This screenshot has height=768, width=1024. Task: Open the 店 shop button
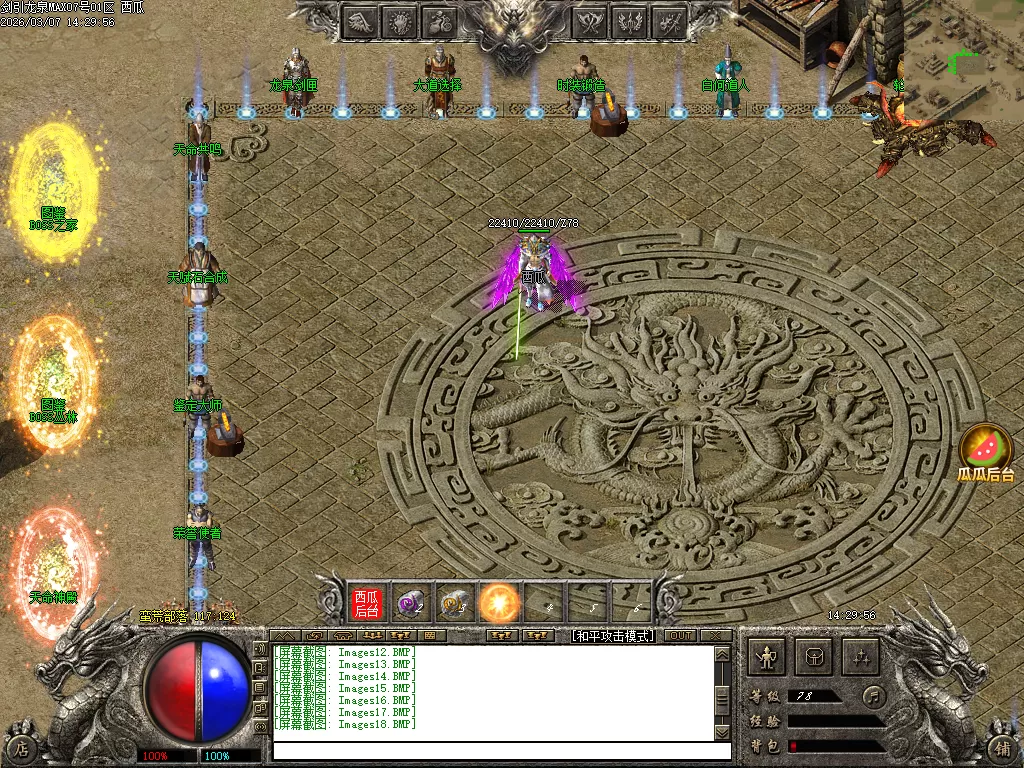tap(22, 746)
